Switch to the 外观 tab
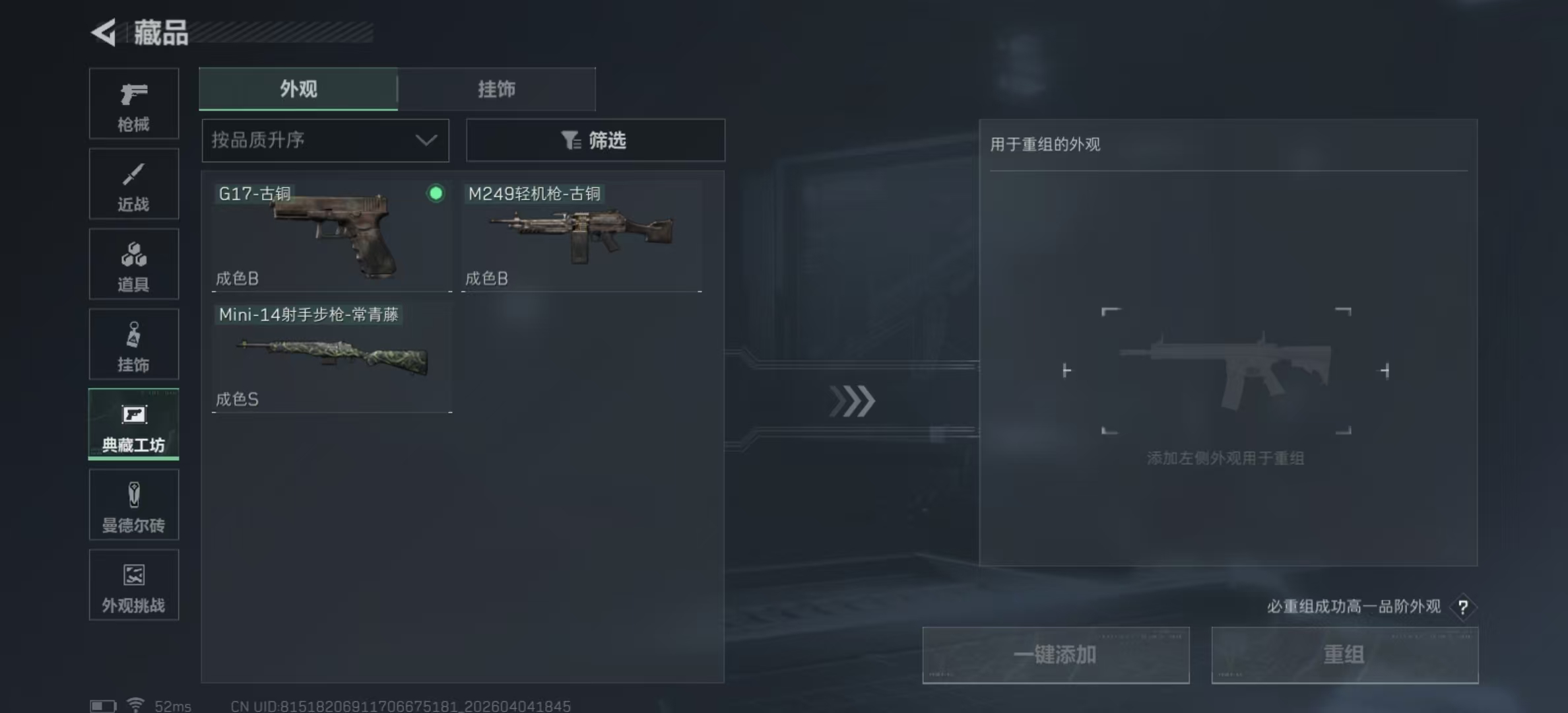The image size is (1568, 713). 298,89
